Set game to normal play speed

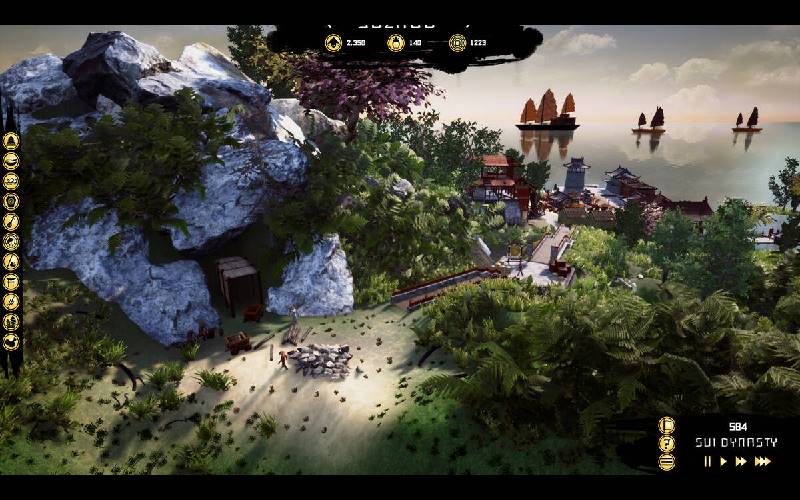pyautogui.click(x=723, y=461)
